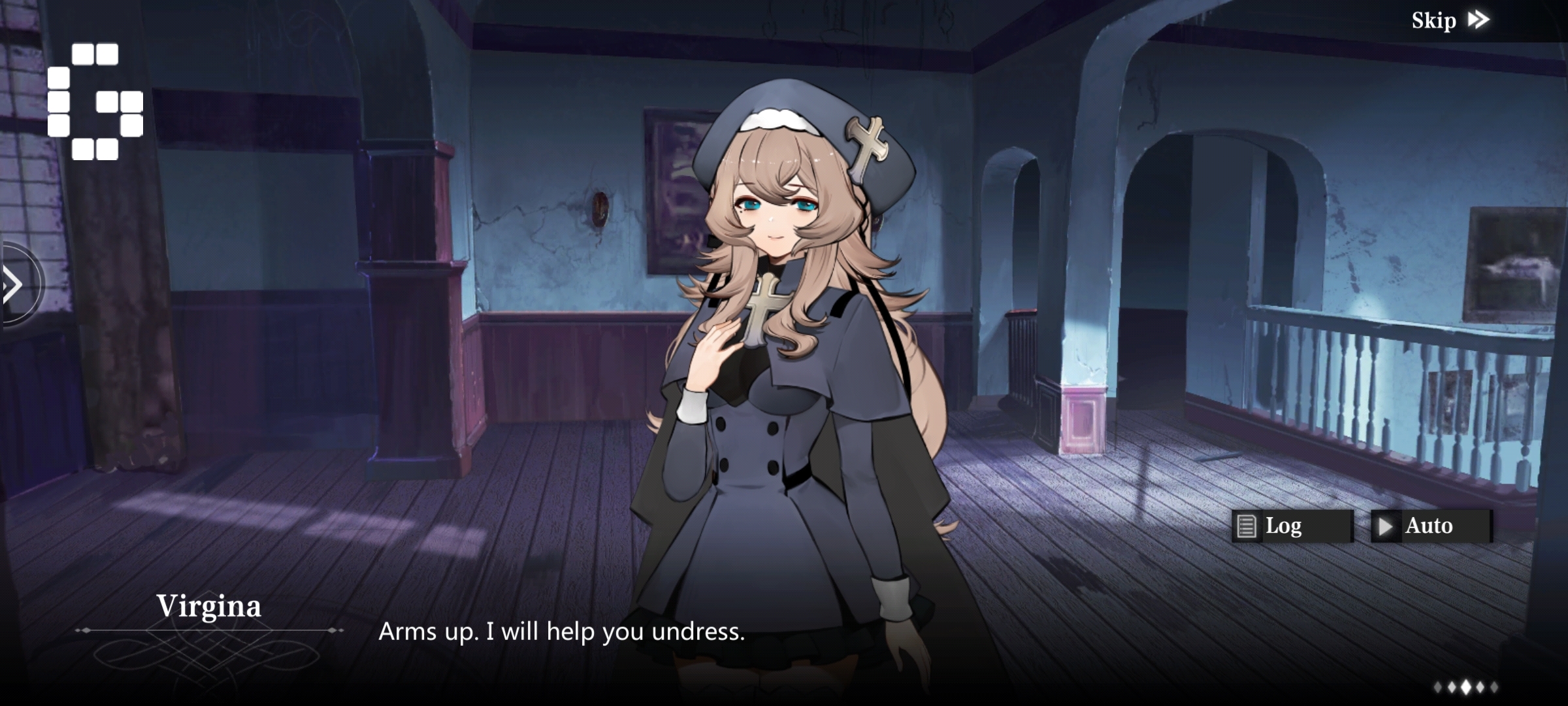Viewport: 1568px width, 706px height.
Task: Enable Auto dialogue playback
Action: click(1431, 526)
